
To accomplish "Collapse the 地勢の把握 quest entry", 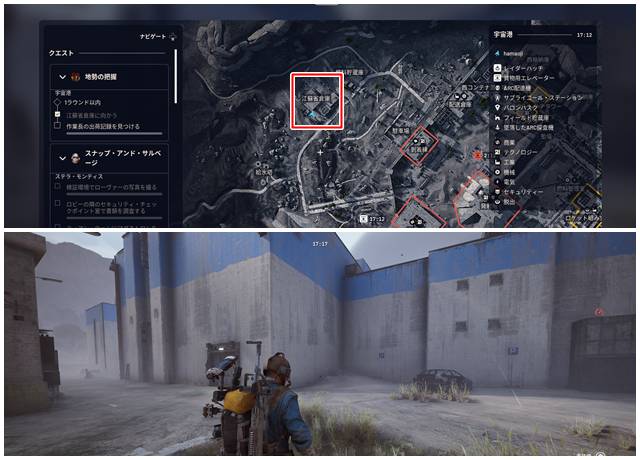I will tap(61, 77).
